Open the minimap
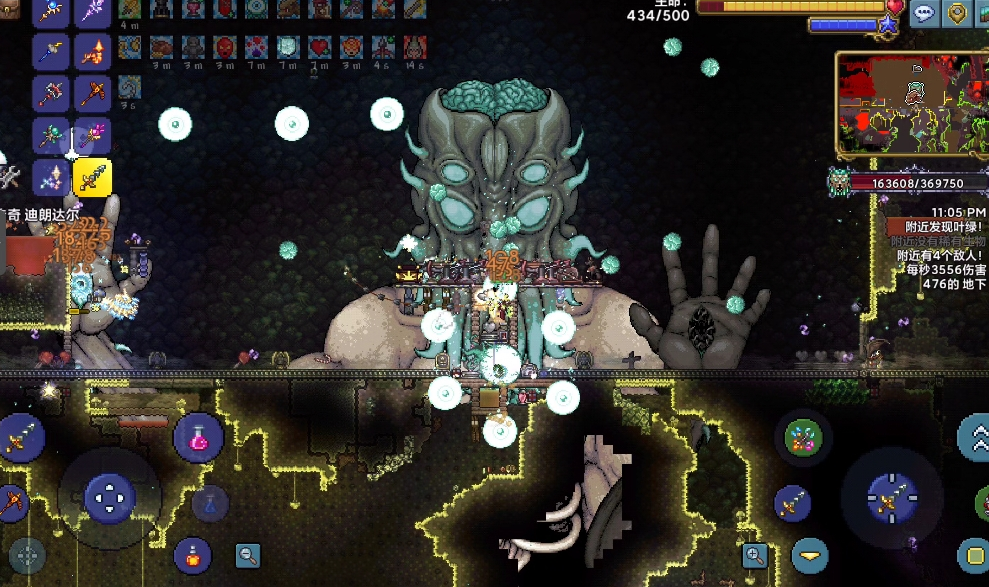Screen dimensions: 989x587 [x=910, y=103]
